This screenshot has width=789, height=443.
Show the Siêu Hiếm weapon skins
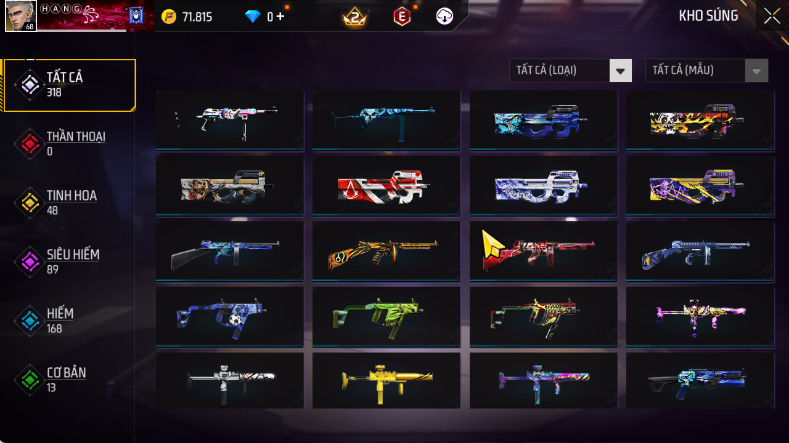pyautogui.click(x=70, y=261)
